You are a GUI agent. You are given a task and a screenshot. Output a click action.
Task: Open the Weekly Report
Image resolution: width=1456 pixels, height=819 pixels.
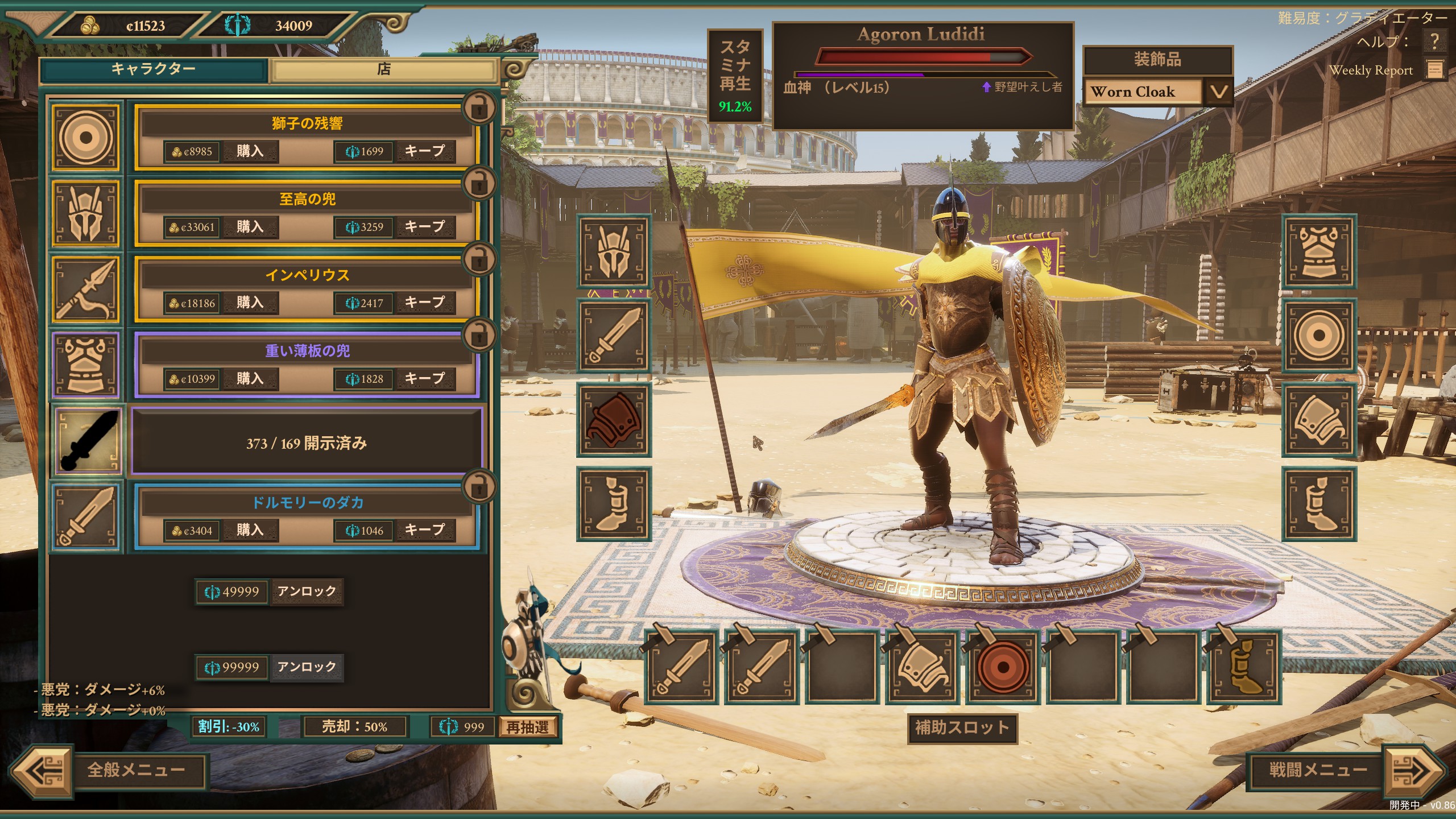coord(1435,70)
